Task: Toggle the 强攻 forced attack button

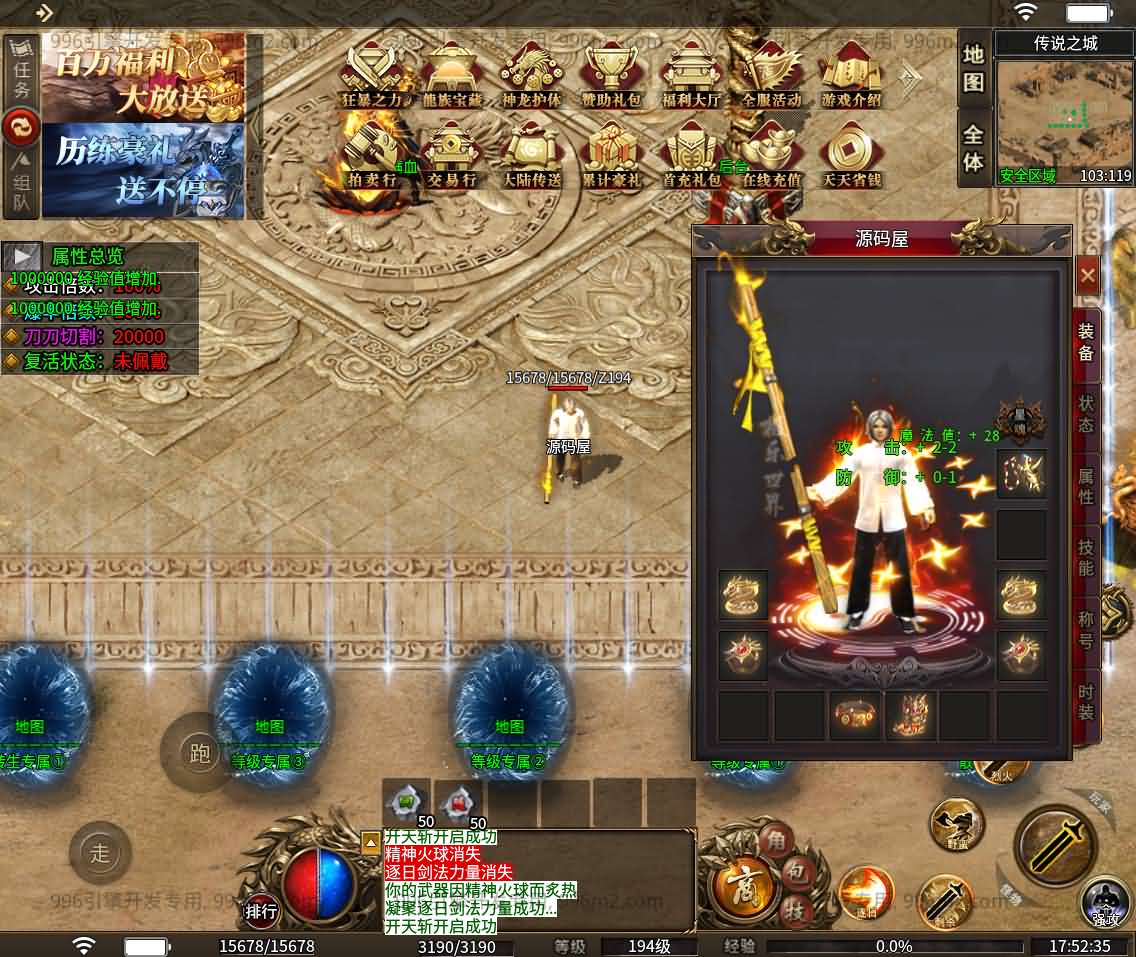Action: point(1105,900)
